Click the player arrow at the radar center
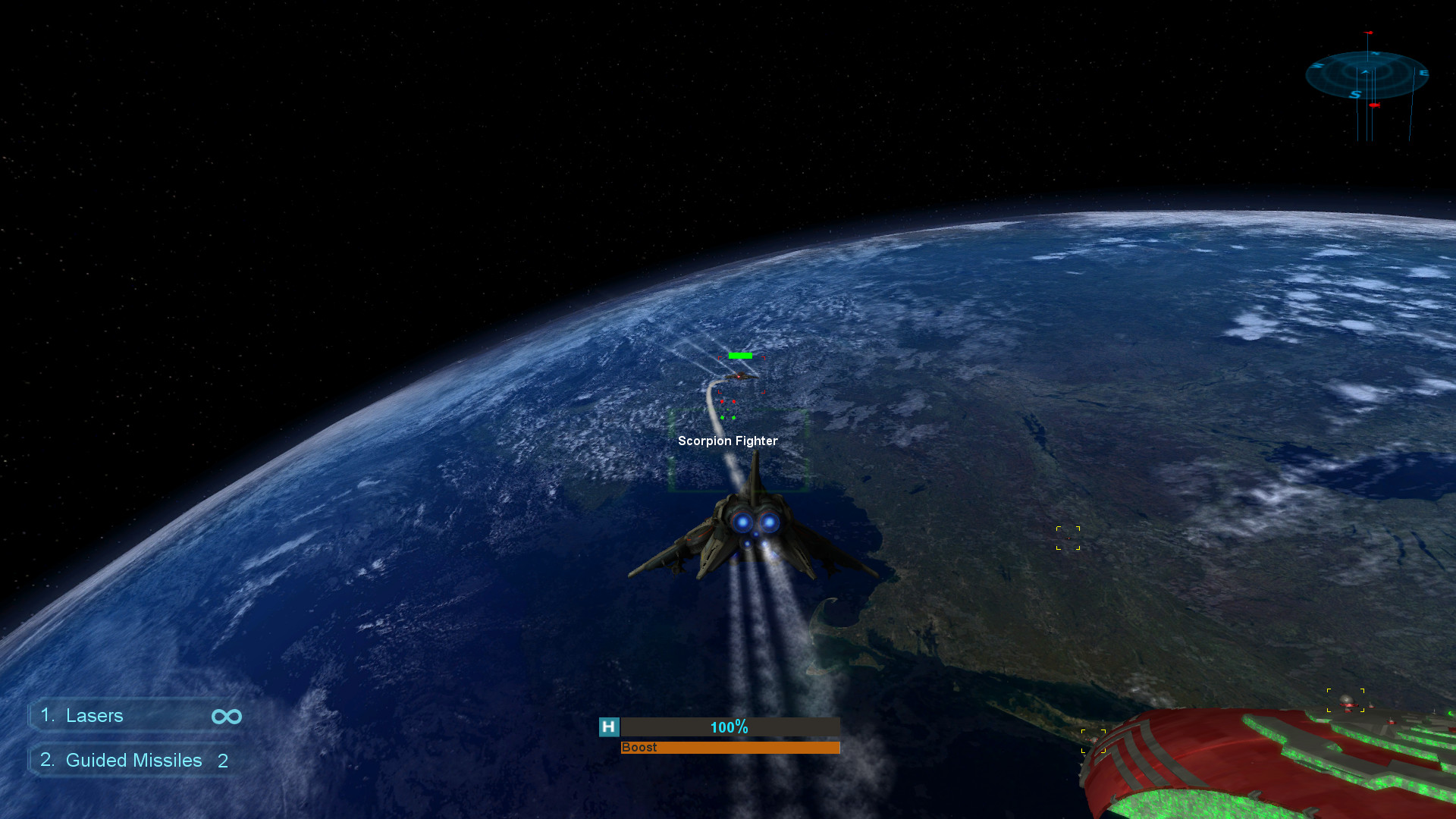The height and width of the screenshot is (819, 1456). click(x=1365, y=72)
